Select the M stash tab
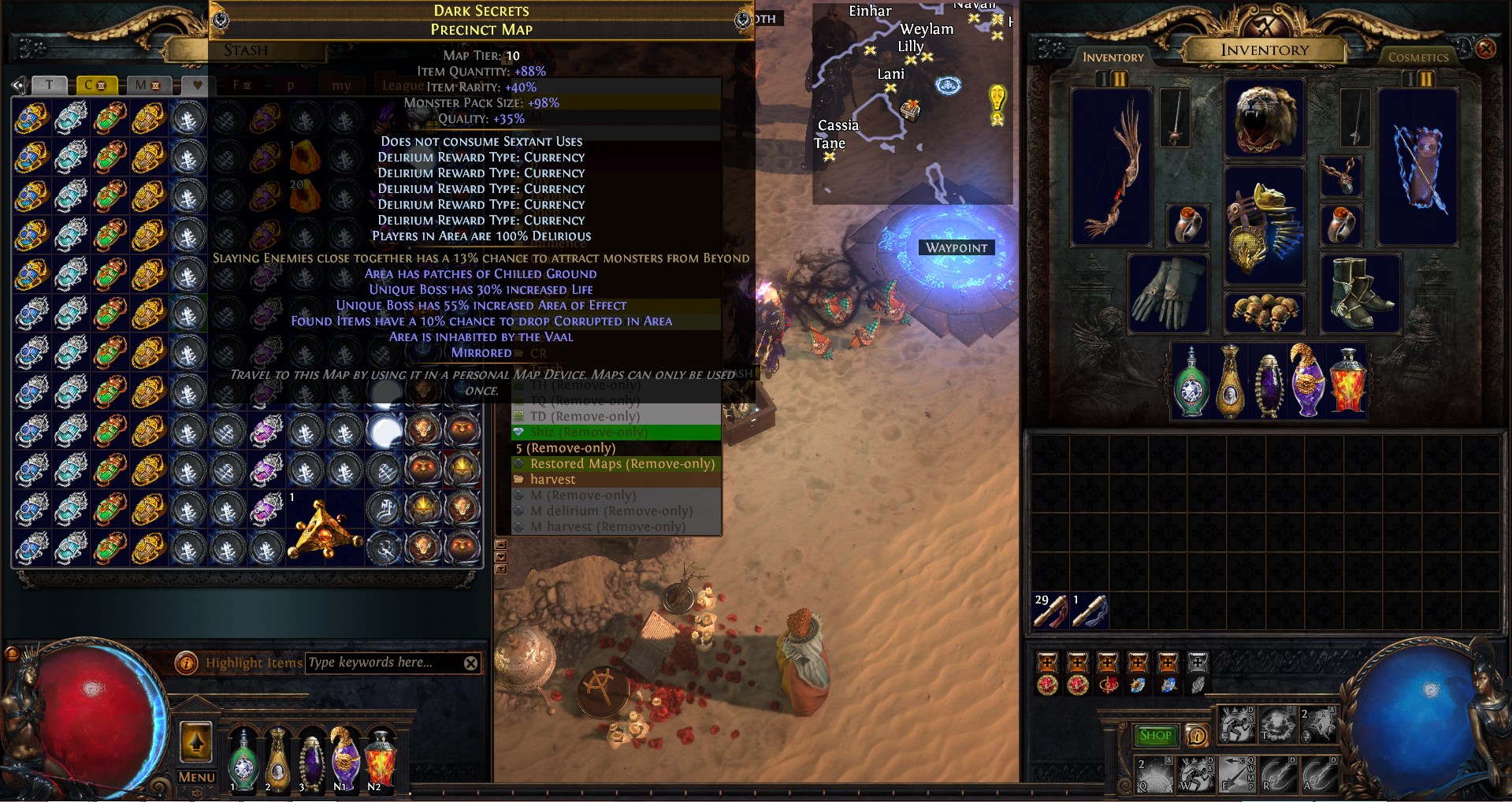 click(x=149, y=85)
